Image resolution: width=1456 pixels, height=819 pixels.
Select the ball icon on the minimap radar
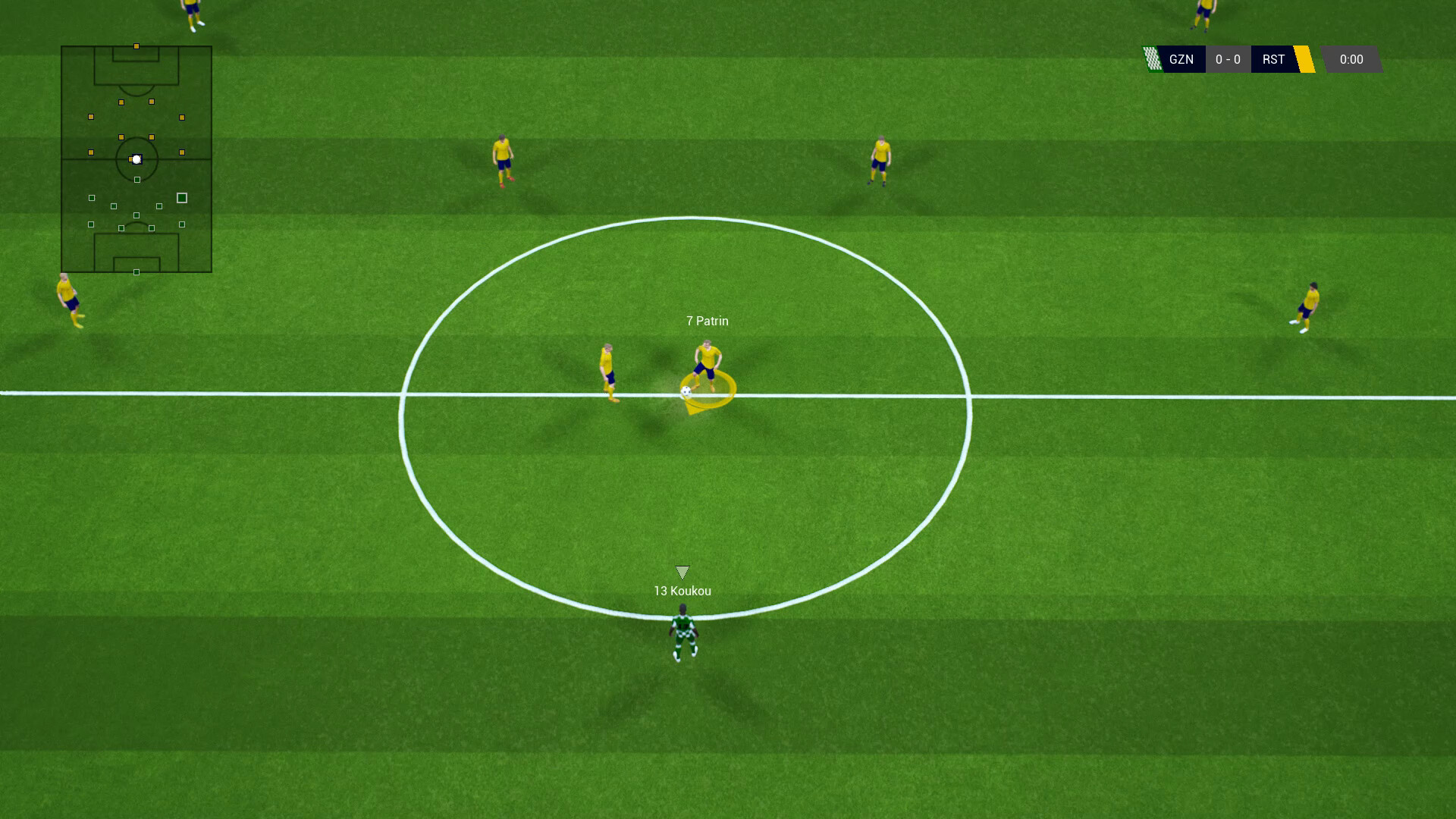(x=136, y=159)
